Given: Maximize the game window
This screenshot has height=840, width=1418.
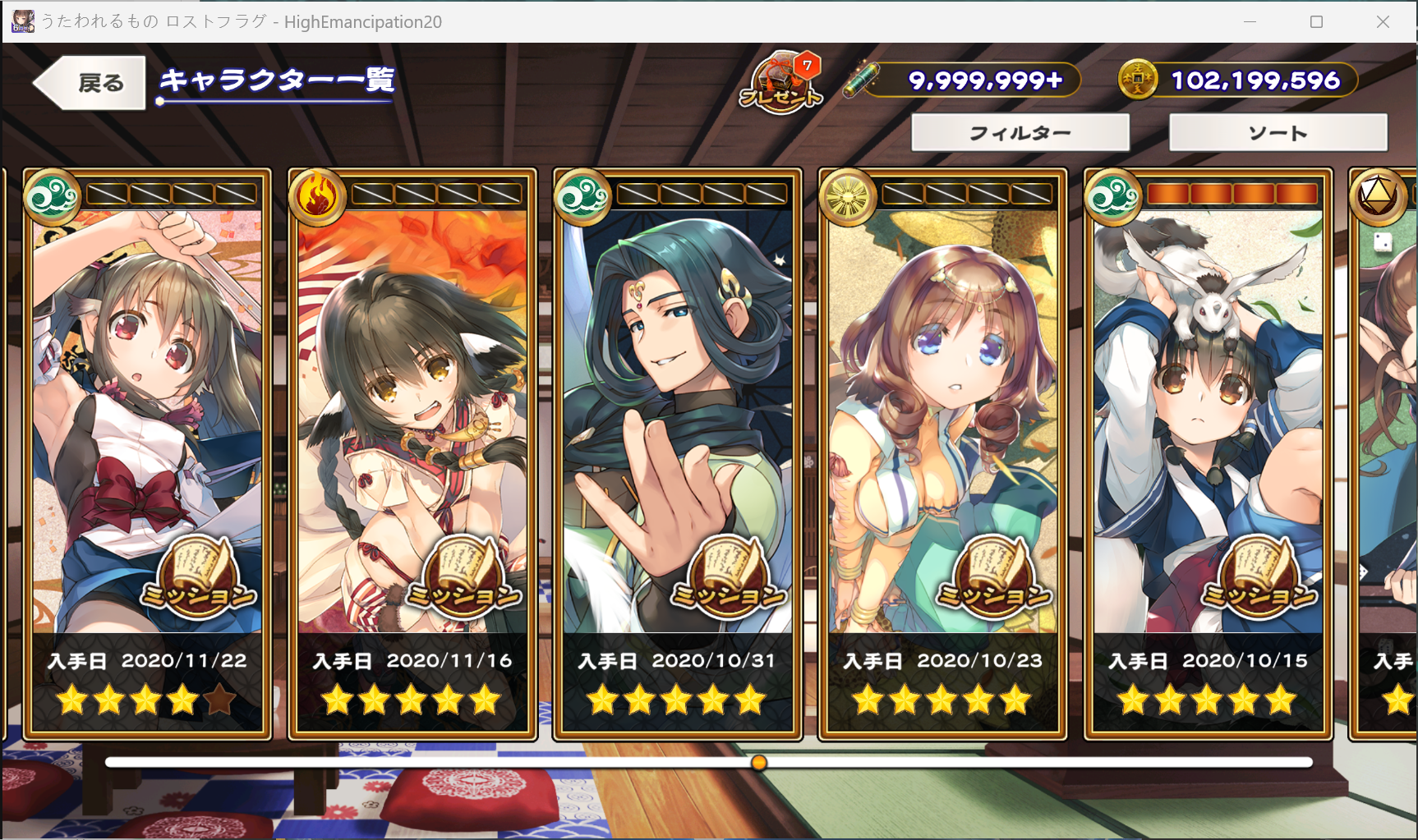Looking at the screenshot, I should [x=1316, y=22].
